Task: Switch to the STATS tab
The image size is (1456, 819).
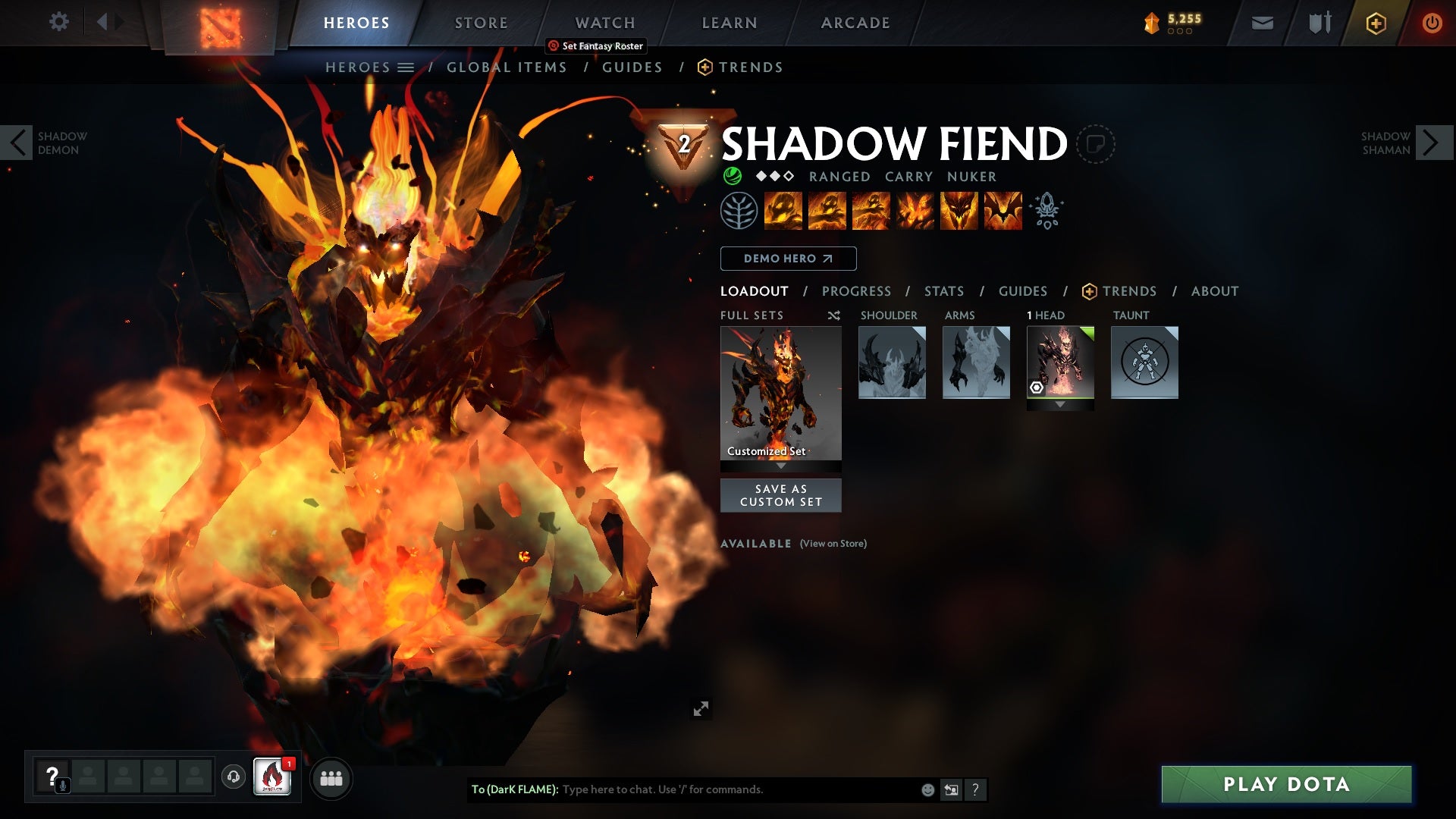Action: (943, 290)
